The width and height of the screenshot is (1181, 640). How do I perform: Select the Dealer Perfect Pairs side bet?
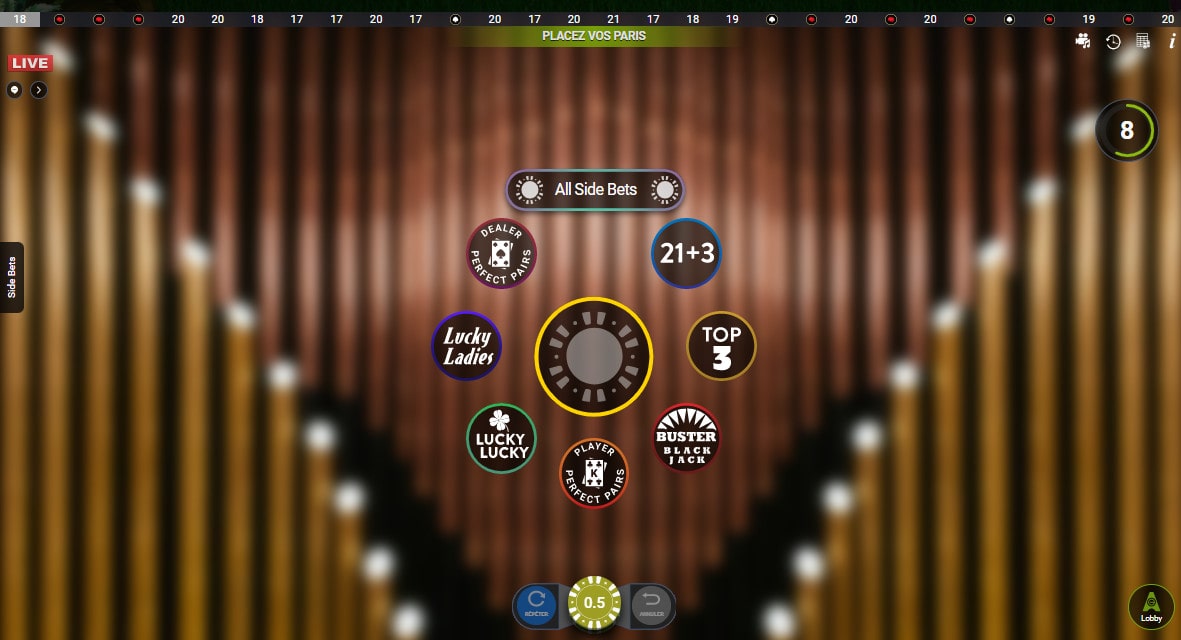(502, 253)
